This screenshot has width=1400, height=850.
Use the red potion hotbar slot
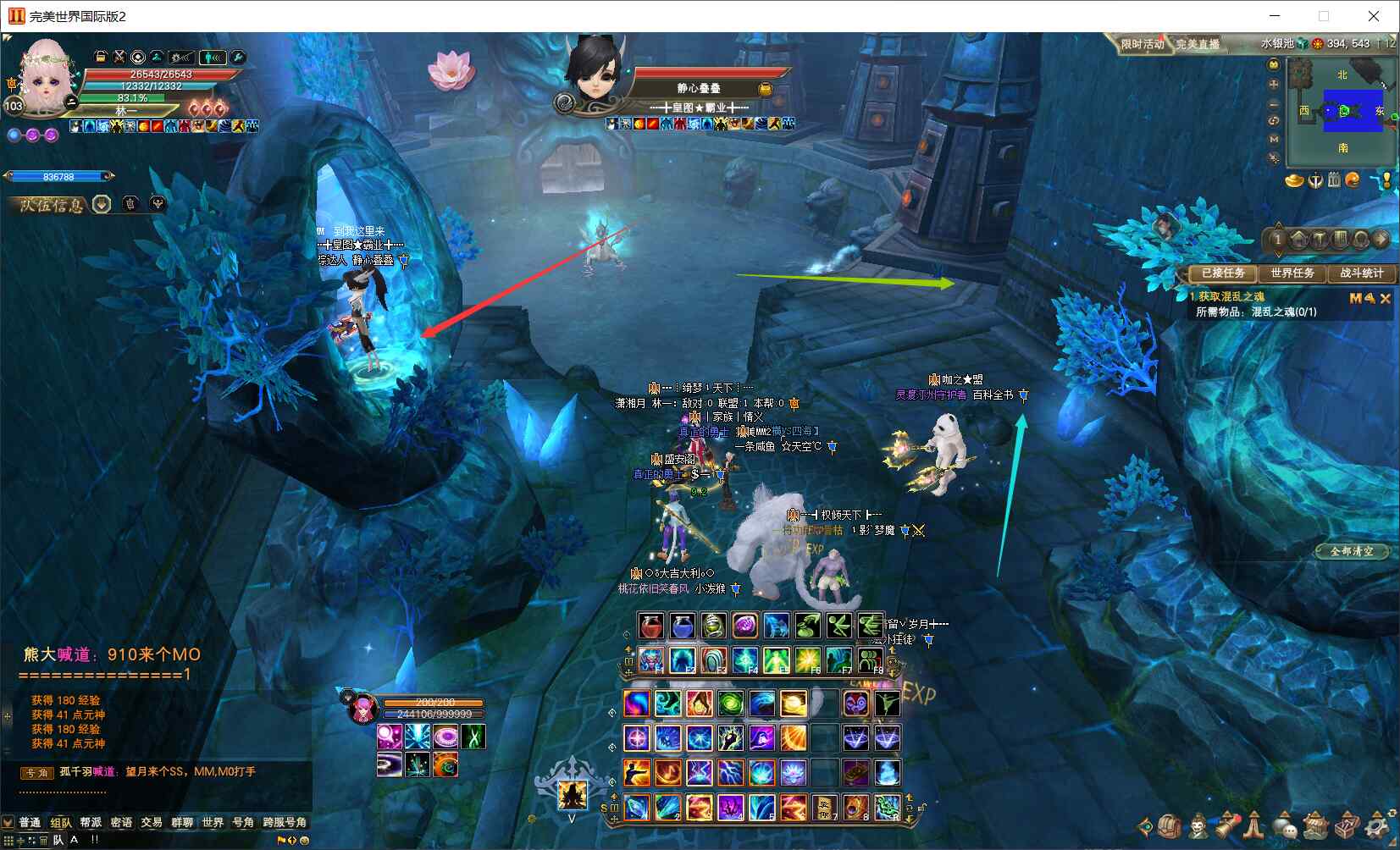651,626
